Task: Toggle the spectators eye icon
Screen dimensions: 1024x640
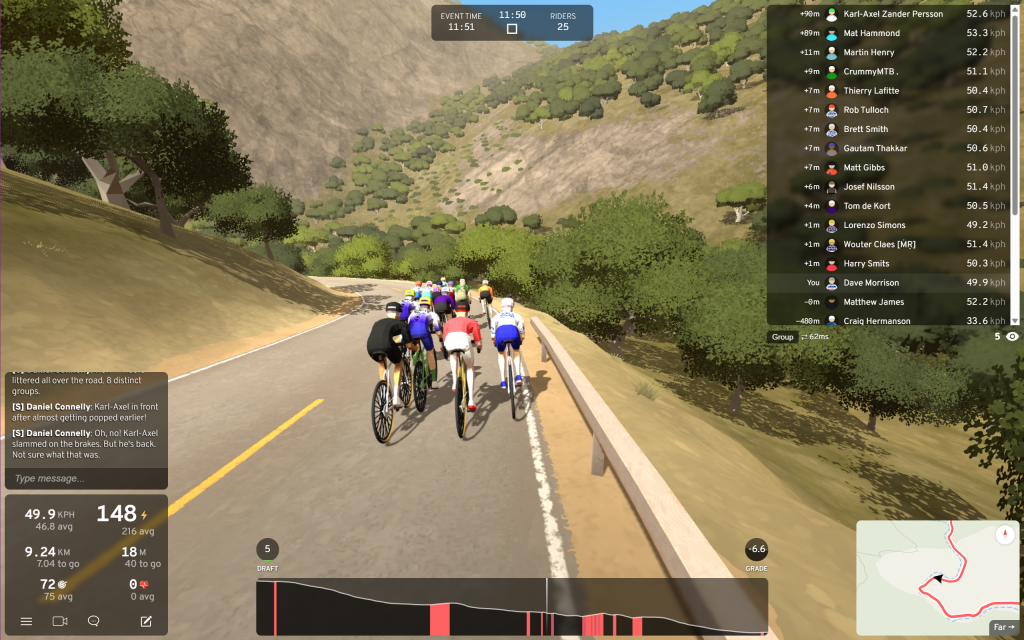Action: 1012,337
